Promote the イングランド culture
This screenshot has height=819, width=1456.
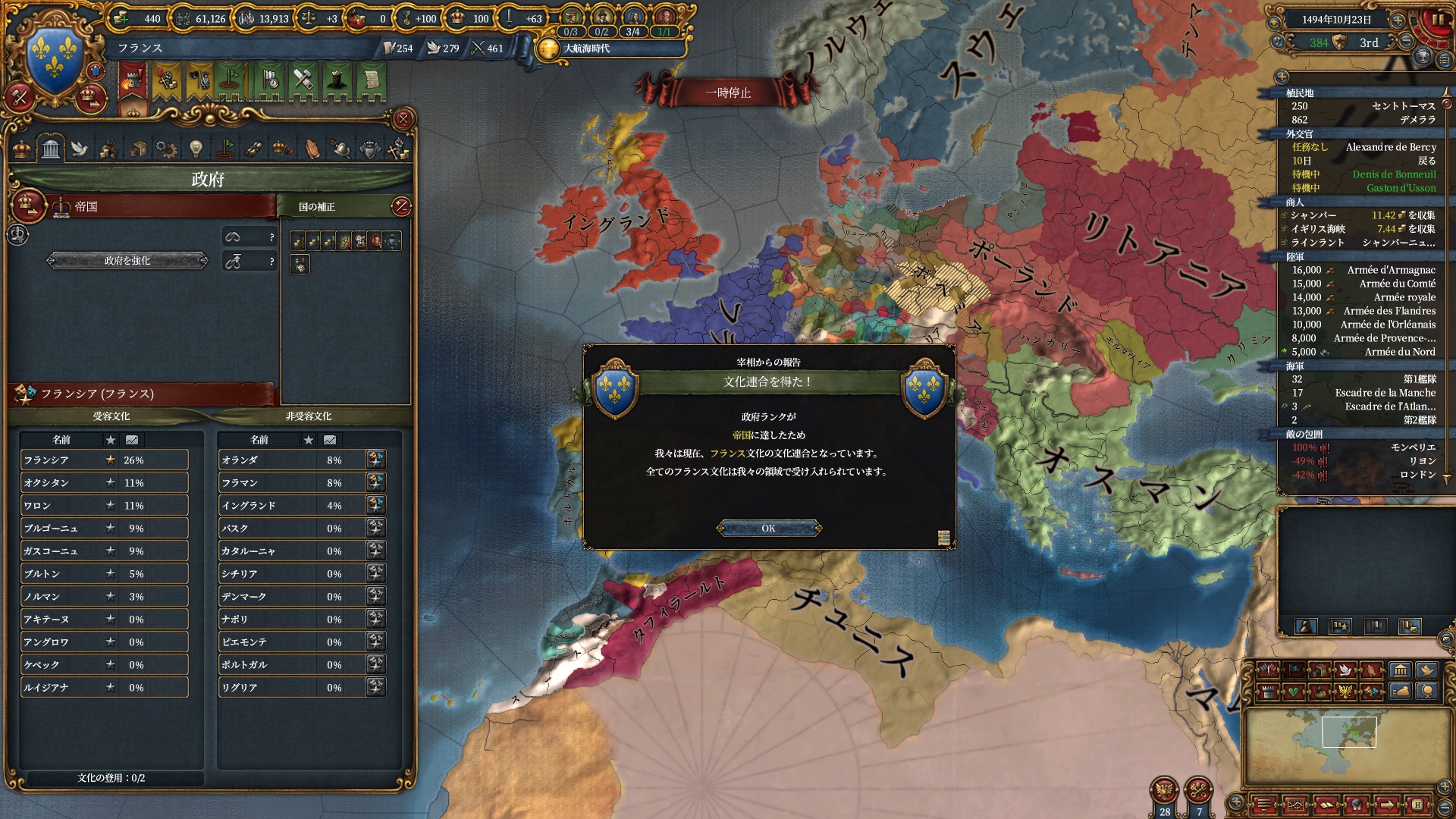[375, 505]
